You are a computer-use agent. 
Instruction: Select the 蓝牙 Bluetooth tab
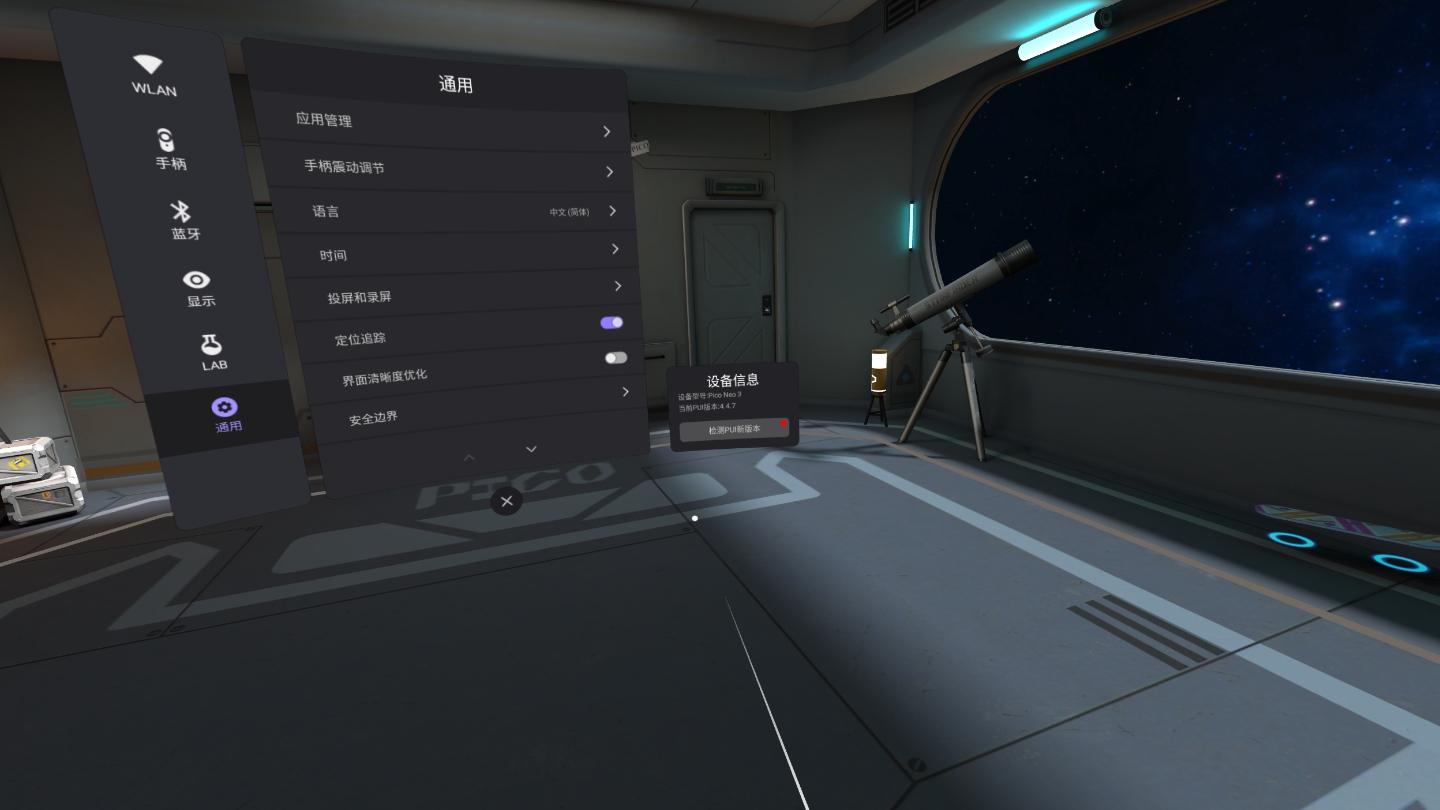(x=183, y=219)
